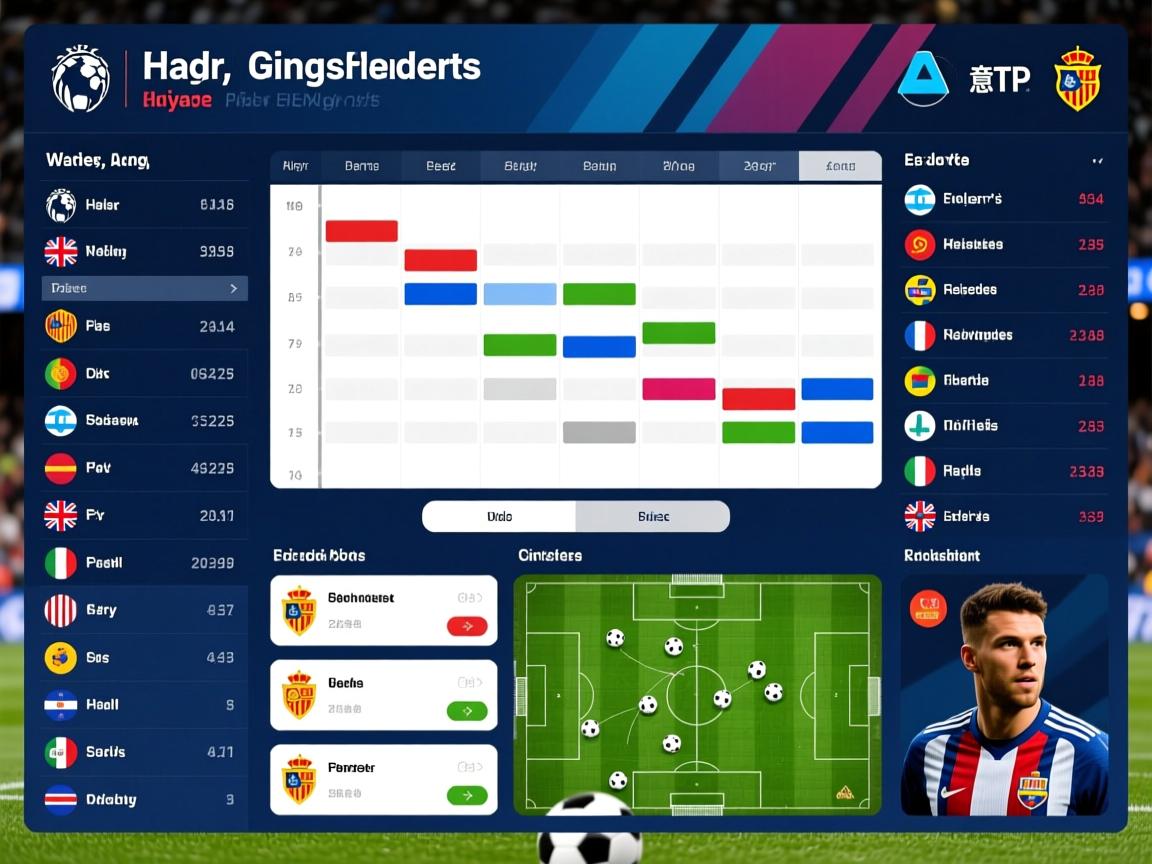Activate the green arrow on the Panretr card
The width and height of the screenshot is (1152, 864).
pos(466,796)
